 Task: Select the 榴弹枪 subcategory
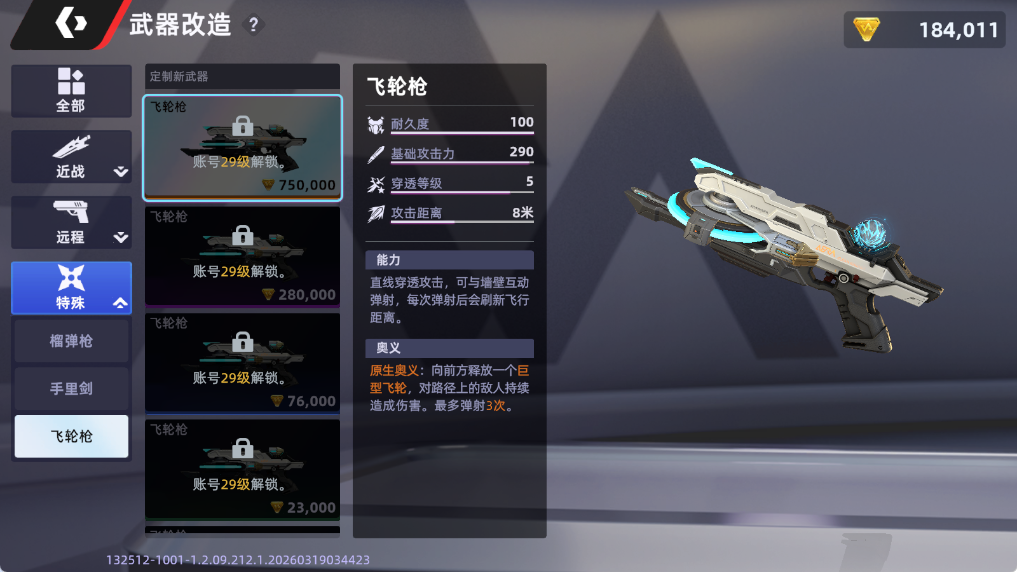(x=71, y=341)
